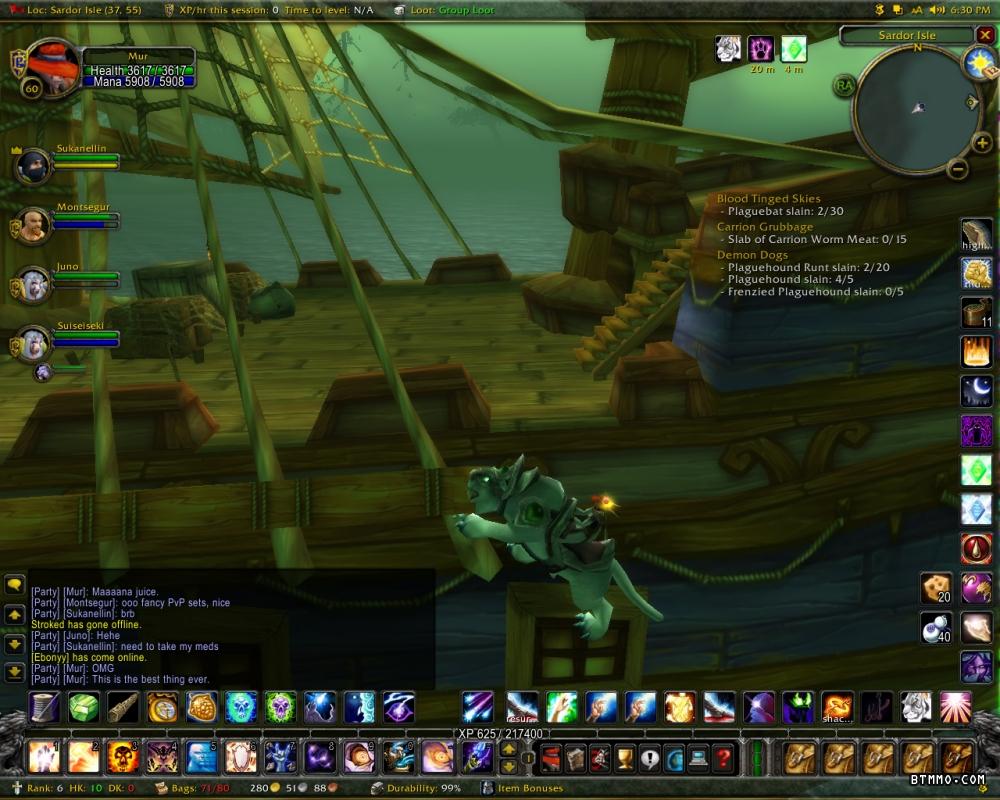Open the main menu computer icon
1000x800 pixels.
coord(698,757)
